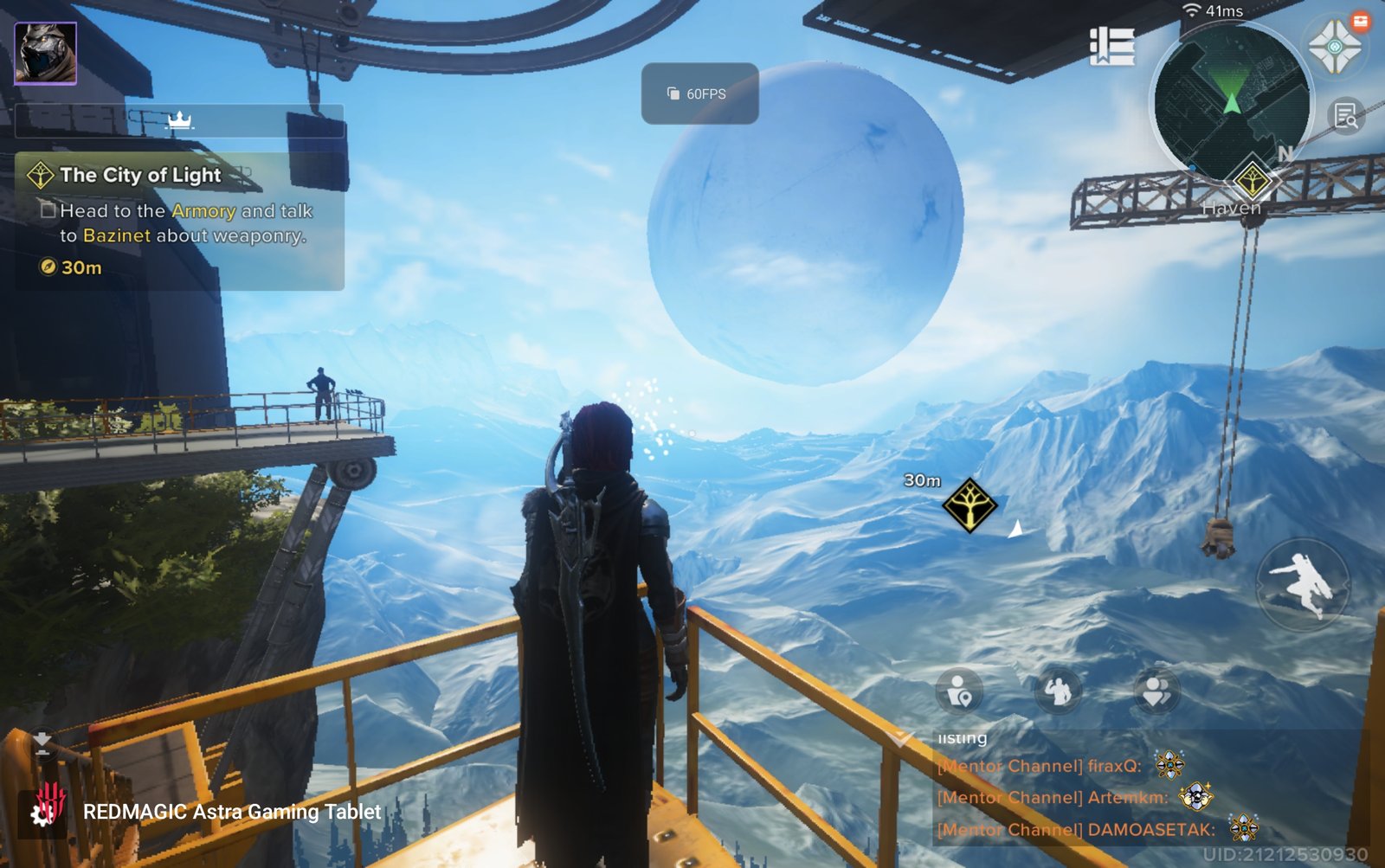Click the 60FPS overlay indicator

699,93
